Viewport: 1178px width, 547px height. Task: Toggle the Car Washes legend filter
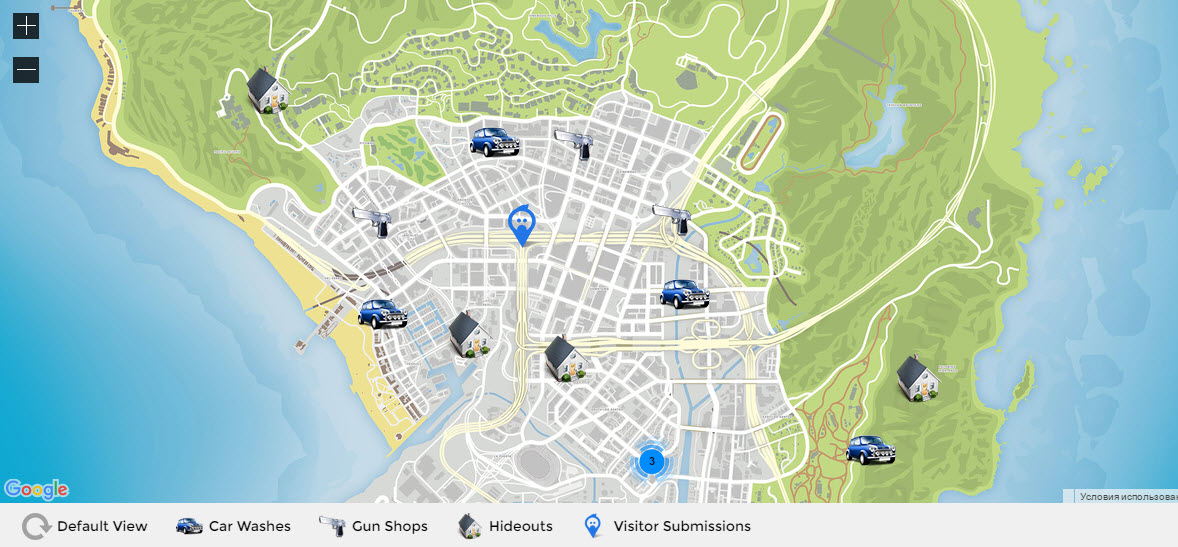[x=233, y=526]
